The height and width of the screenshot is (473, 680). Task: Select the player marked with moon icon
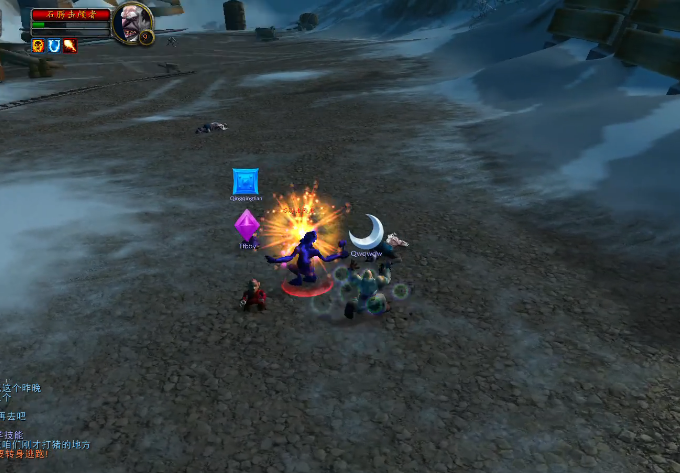coord(367,233)
